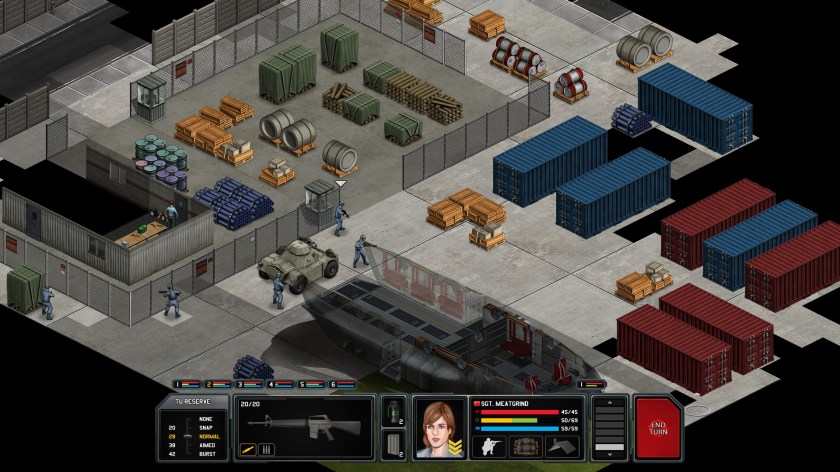This screenshot has height=472, width=840.
Task: Open Sgt. Meatgrind's portrait
Action: (x=438, y=427)
